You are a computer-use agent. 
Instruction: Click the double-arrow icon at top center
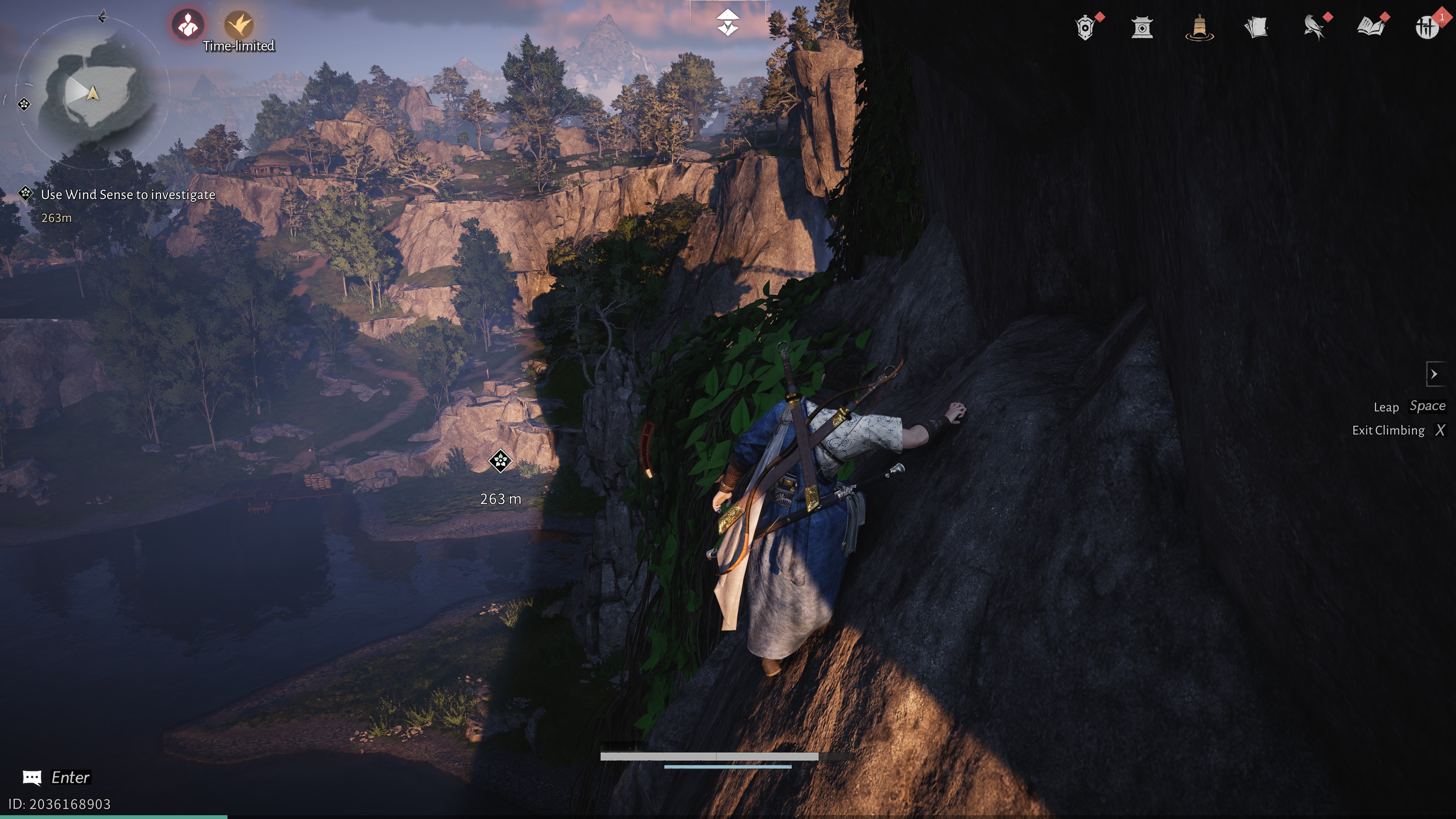(728, 23)
